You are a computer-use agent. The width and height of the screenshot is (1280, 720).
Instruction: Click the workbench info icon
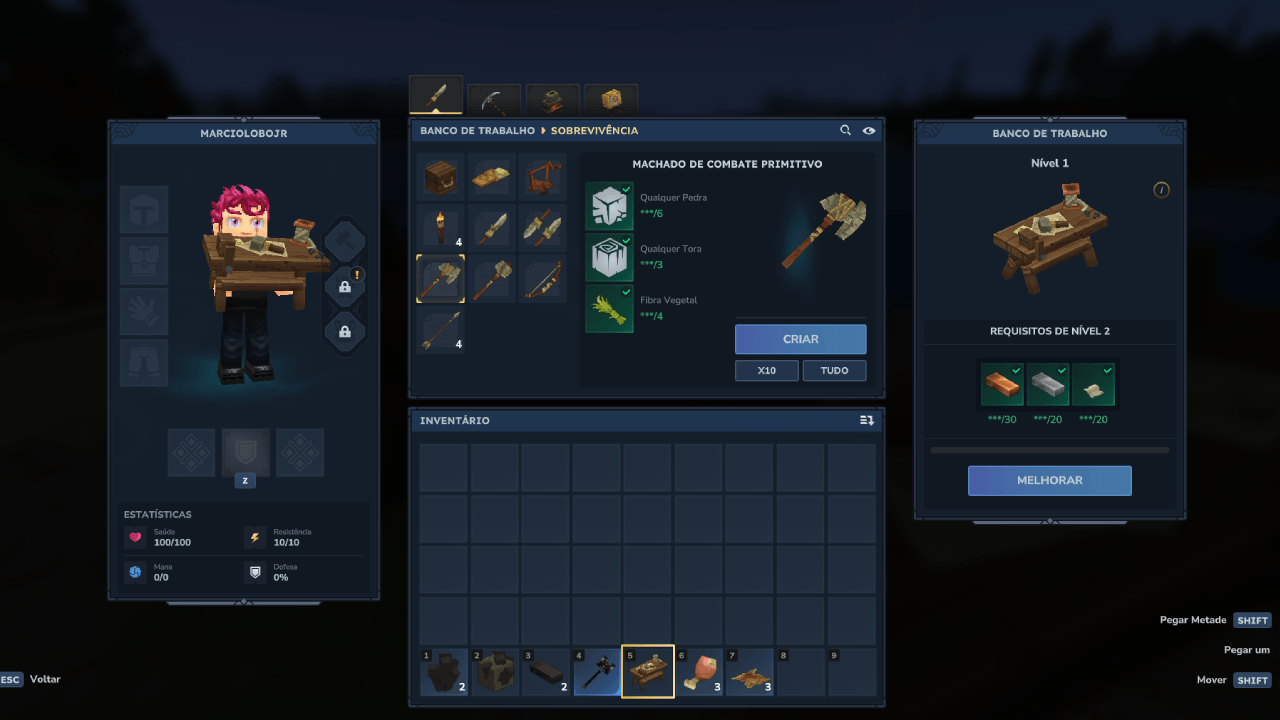(x=1161, y=190)
